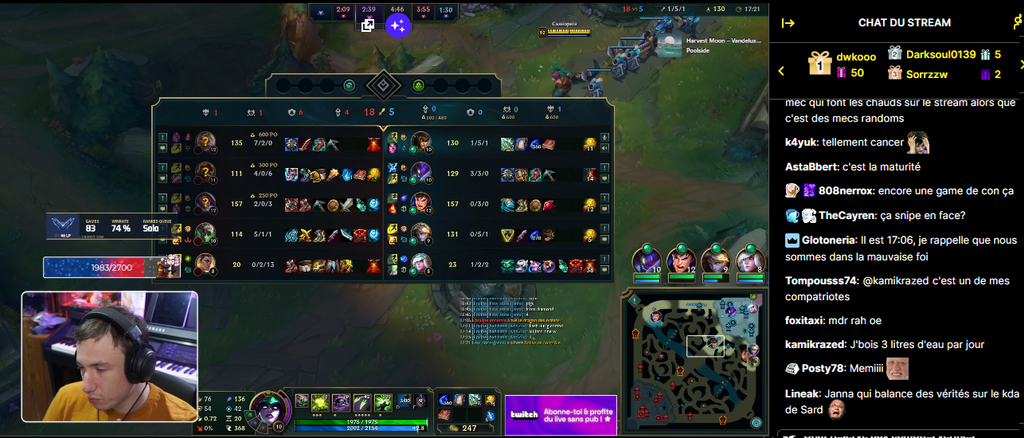This screenshot has width=1024, height=438.
Task: Activate the second green burst ability
Action: click(320, 402)
